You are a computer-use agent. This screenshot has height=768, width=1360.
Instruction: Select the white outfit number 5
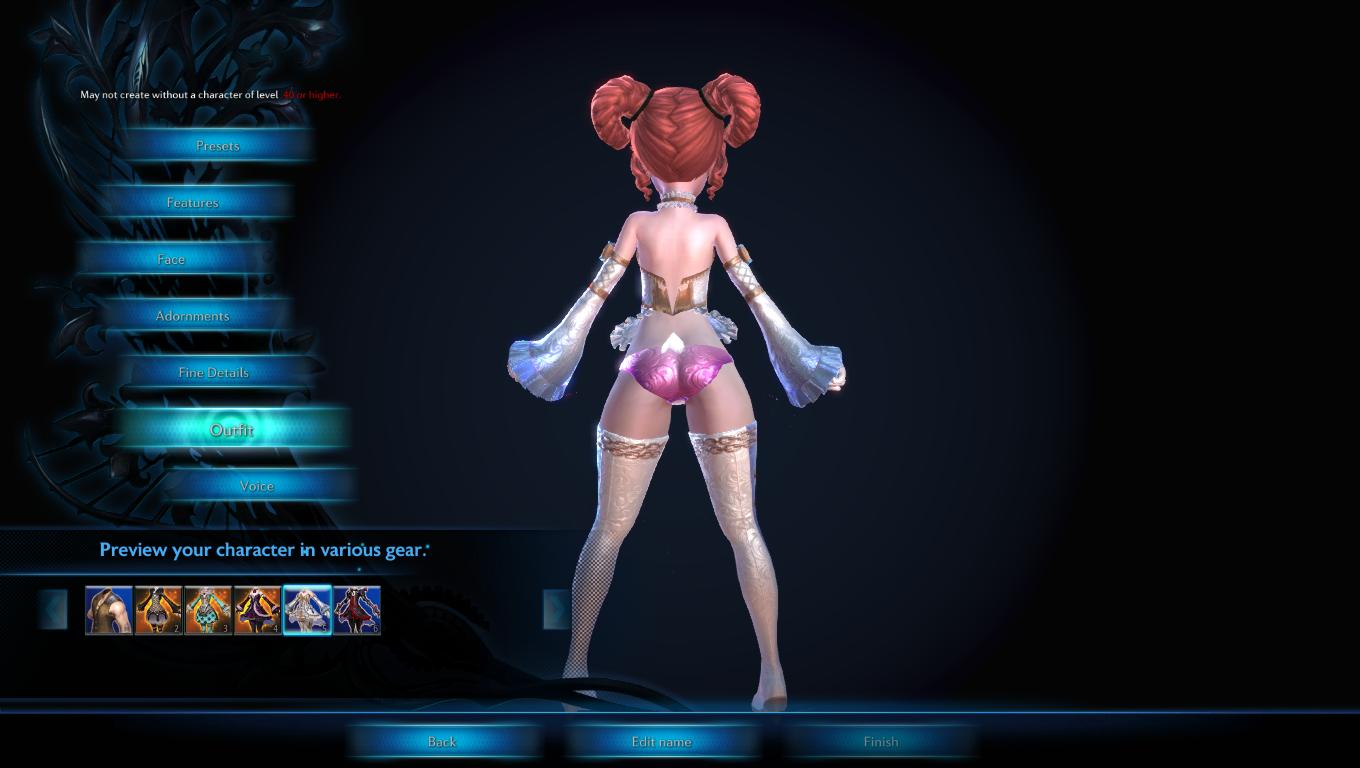point(307,610)
